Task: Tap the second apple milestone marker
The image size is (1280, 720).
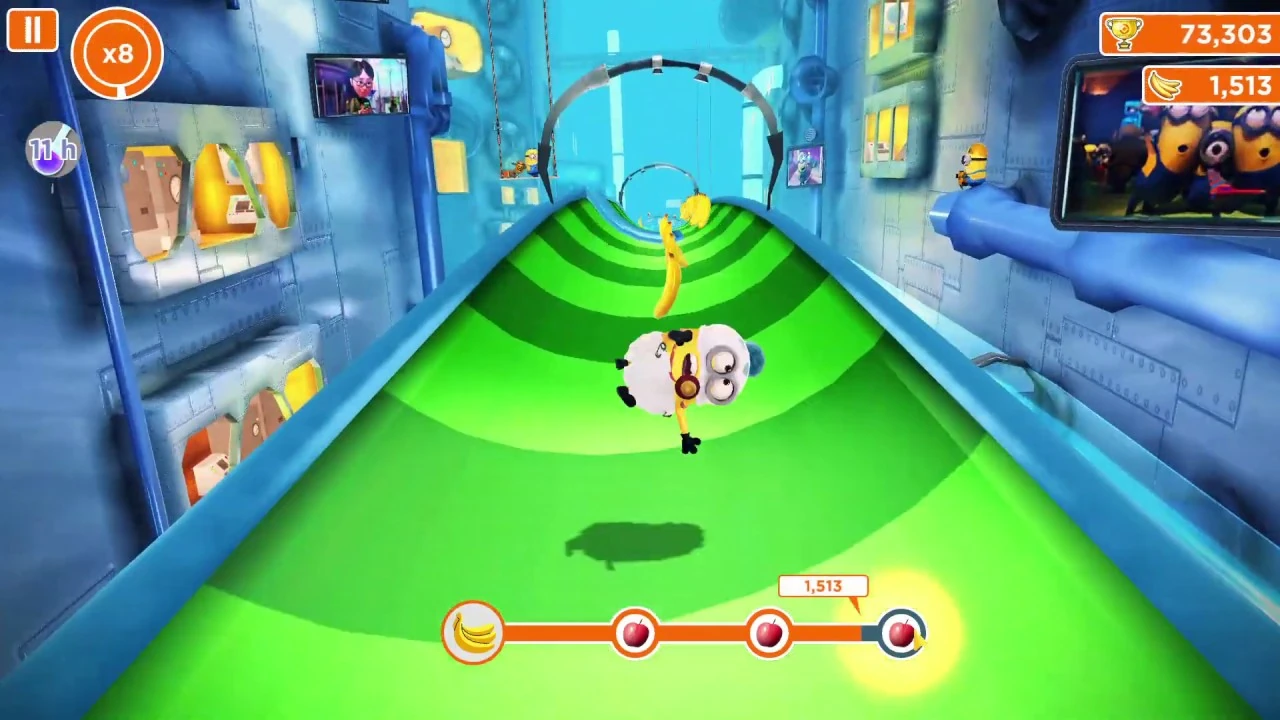Action: pos(769,632)
